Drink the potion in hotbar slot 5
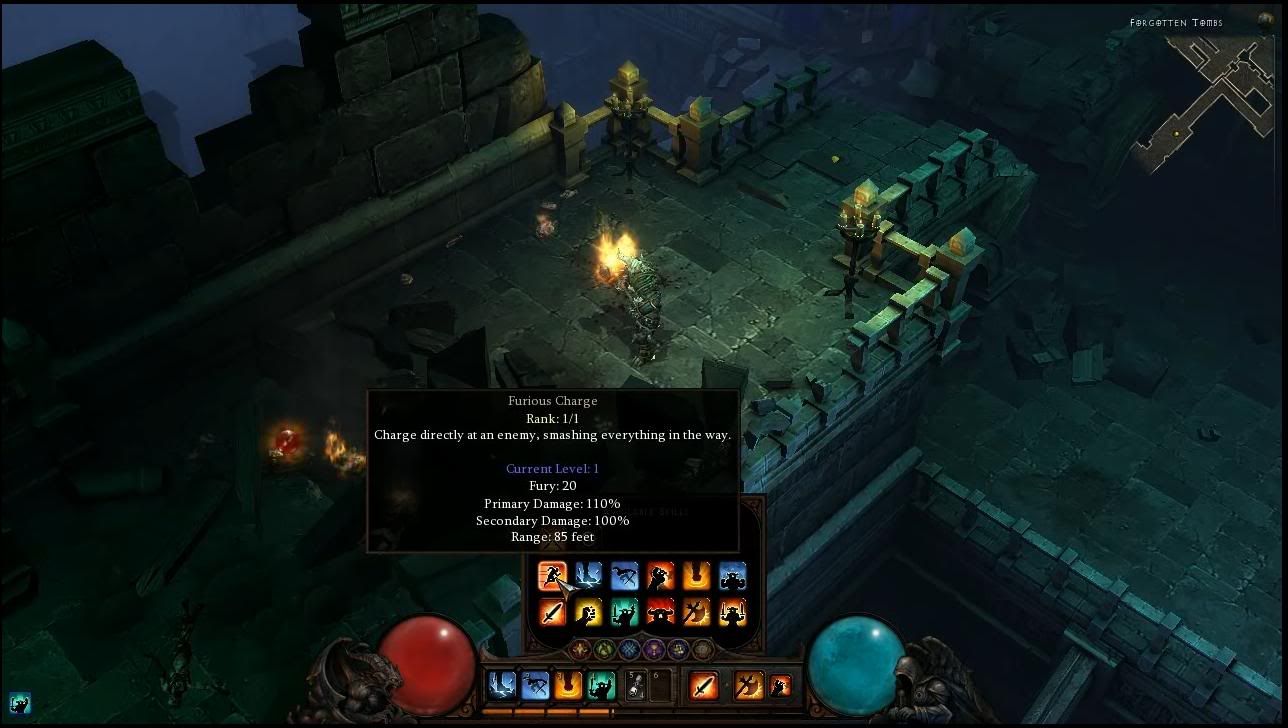Viewport: 1288px width, 728px height. tap(635, 686)
